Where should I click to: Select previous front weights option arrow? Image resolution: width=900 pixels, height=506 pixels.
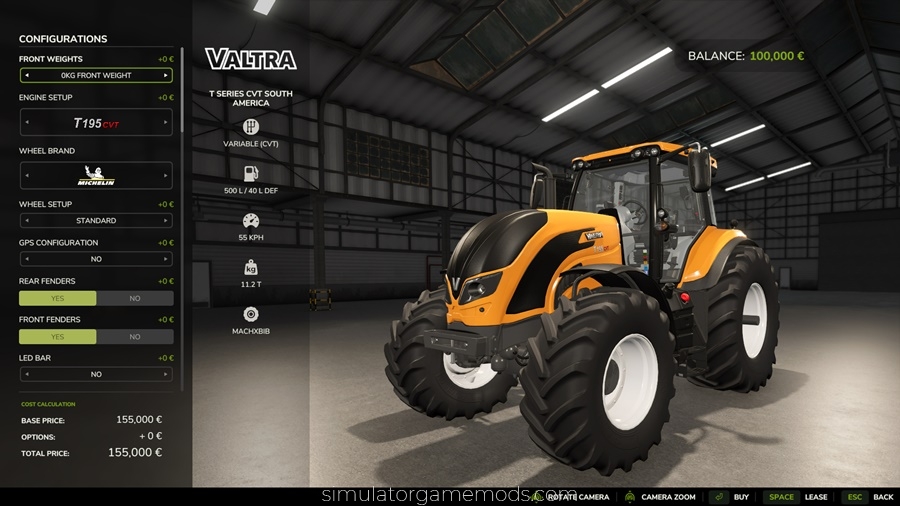[26, 75]
